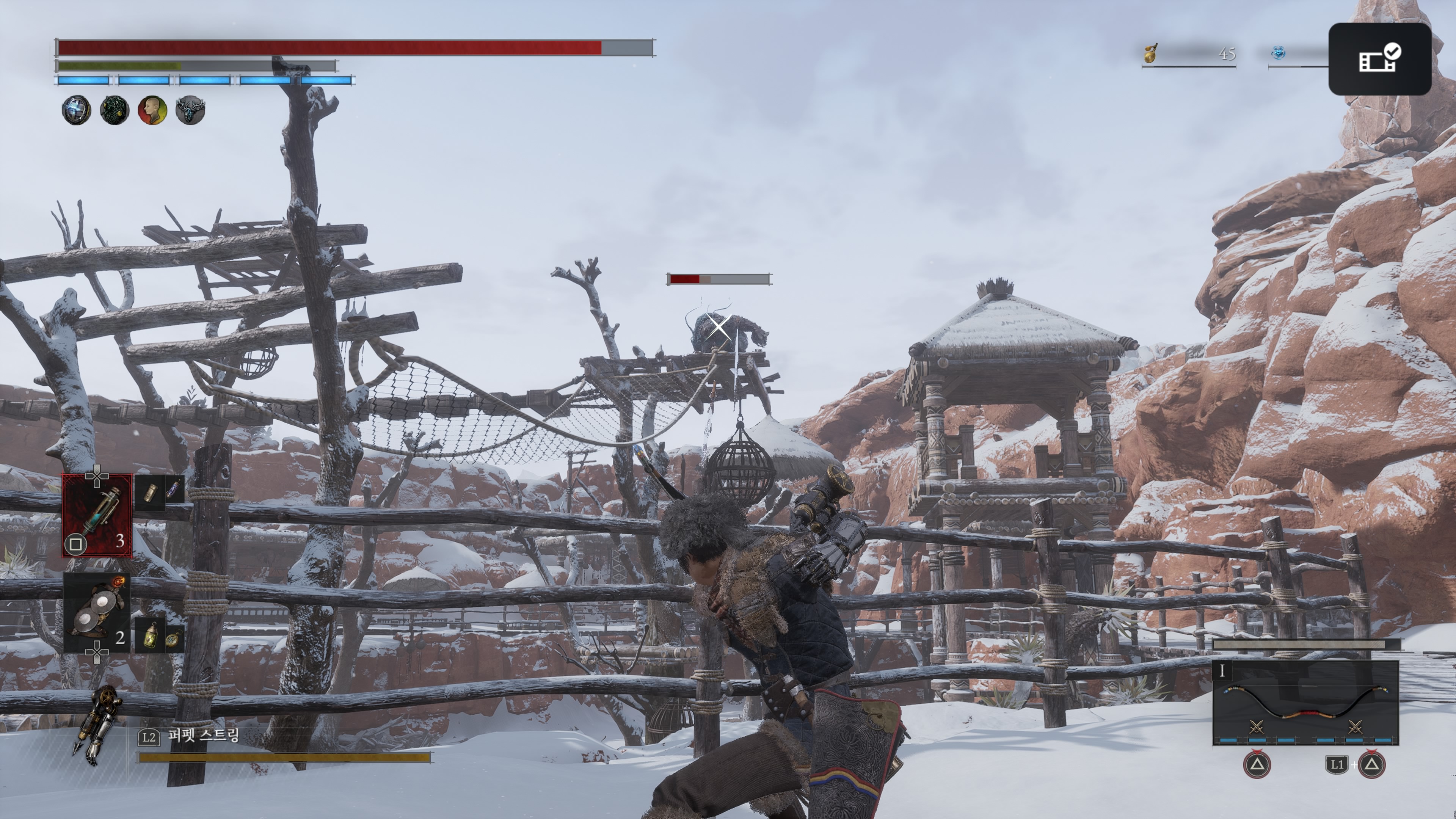The width and height of the screenshot is (1456, 819).
Task: Open the video clip saved notification
Action: point(1379,59)
